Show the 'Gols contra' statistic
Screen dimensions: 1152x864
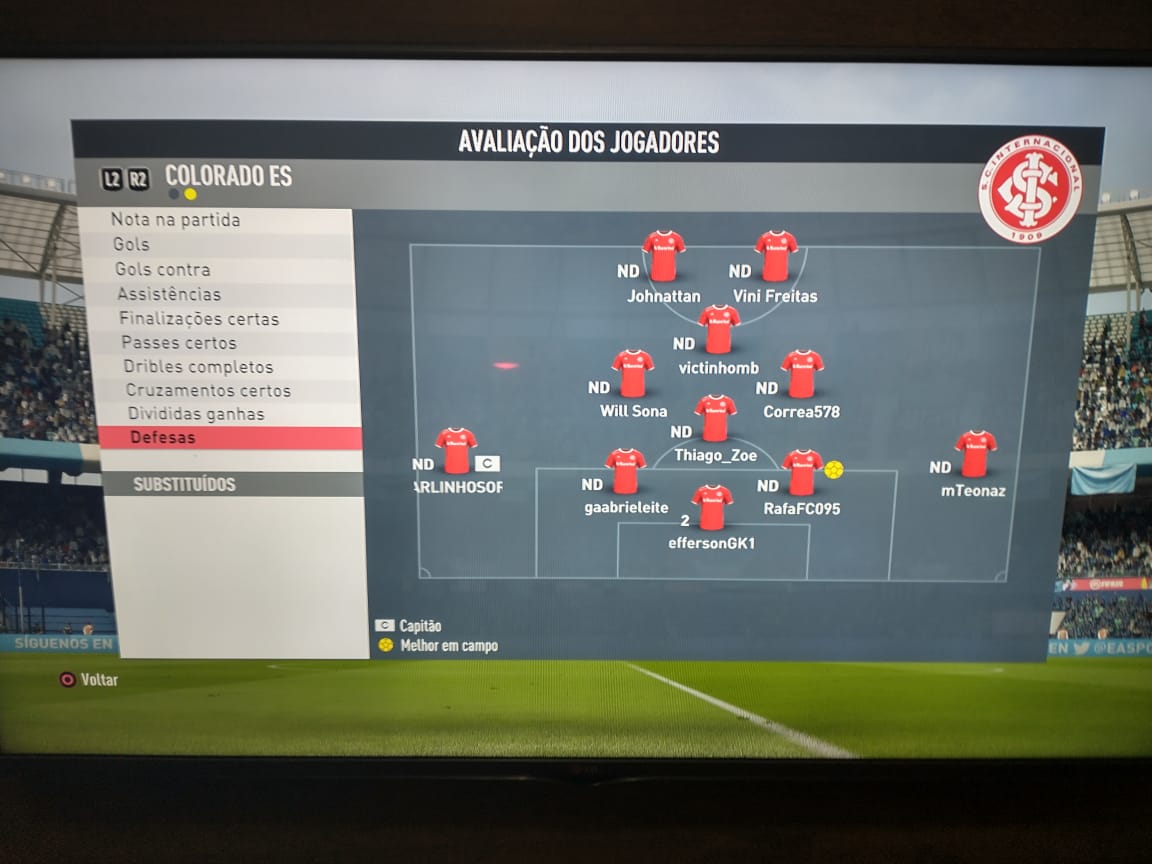pos(163,269)
